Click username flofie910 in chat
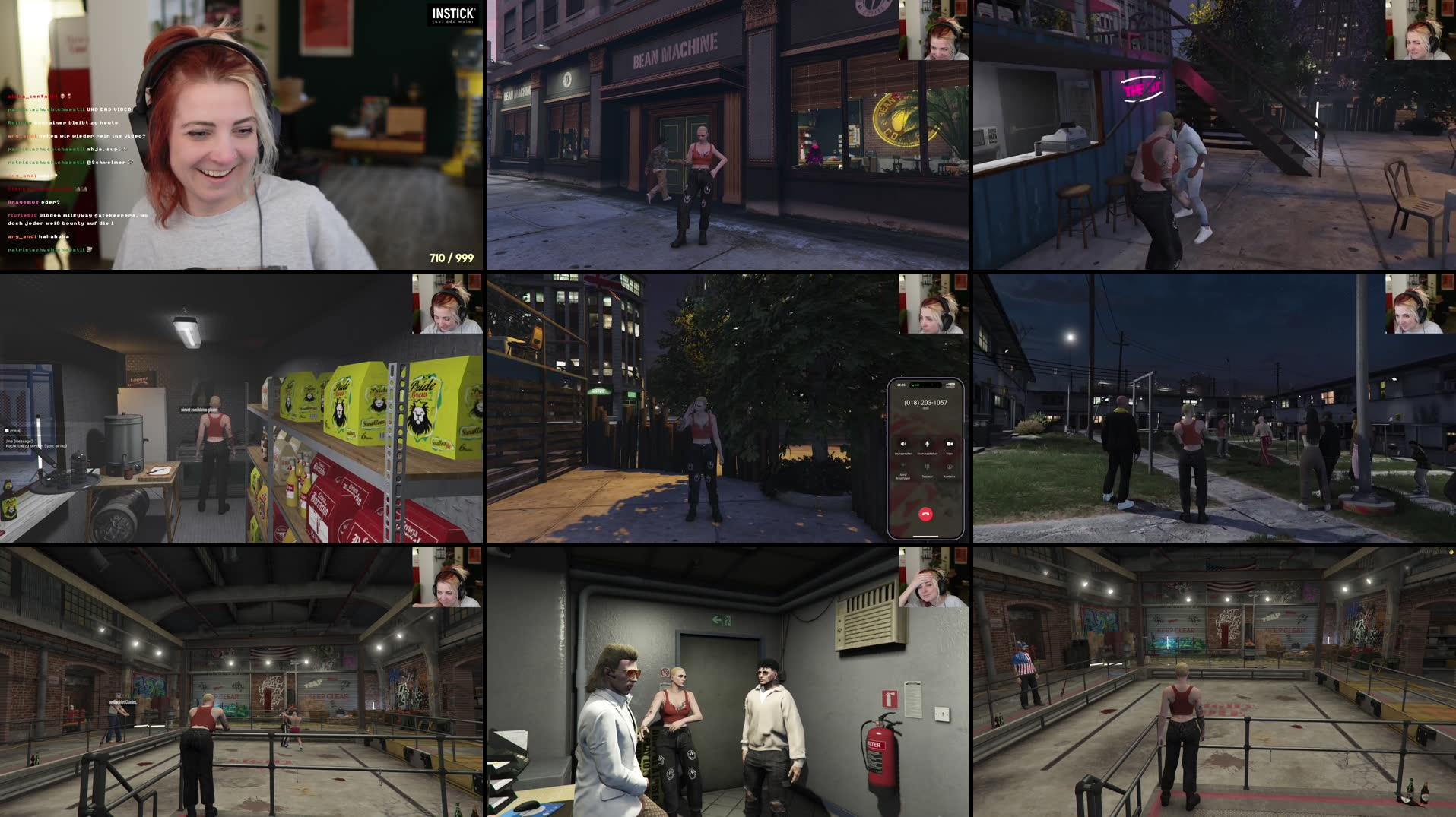 click(23, 215)
